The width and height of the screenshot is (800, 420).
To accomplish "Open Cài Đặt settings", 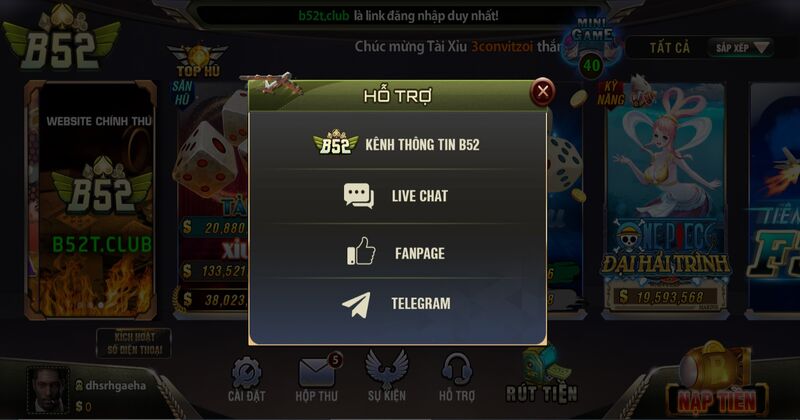I will (x=246, y=381).
